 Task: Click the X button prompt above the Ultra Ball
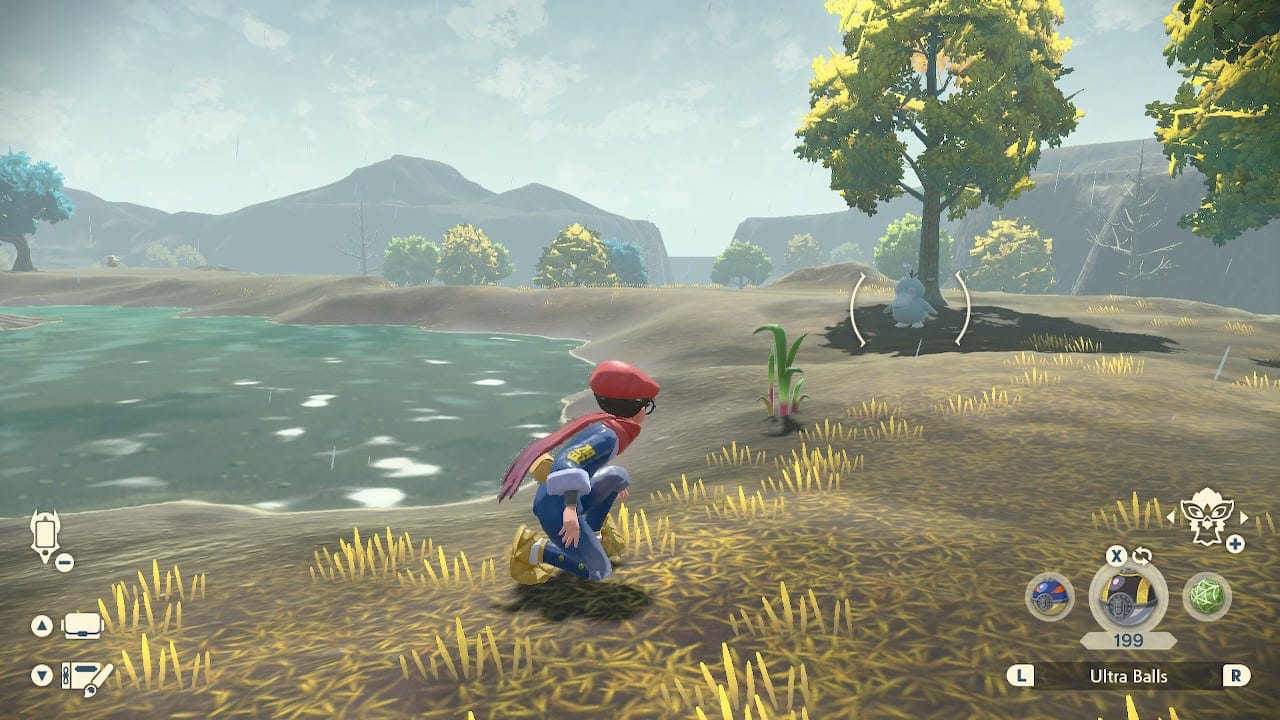click(x=1117, y=556)
